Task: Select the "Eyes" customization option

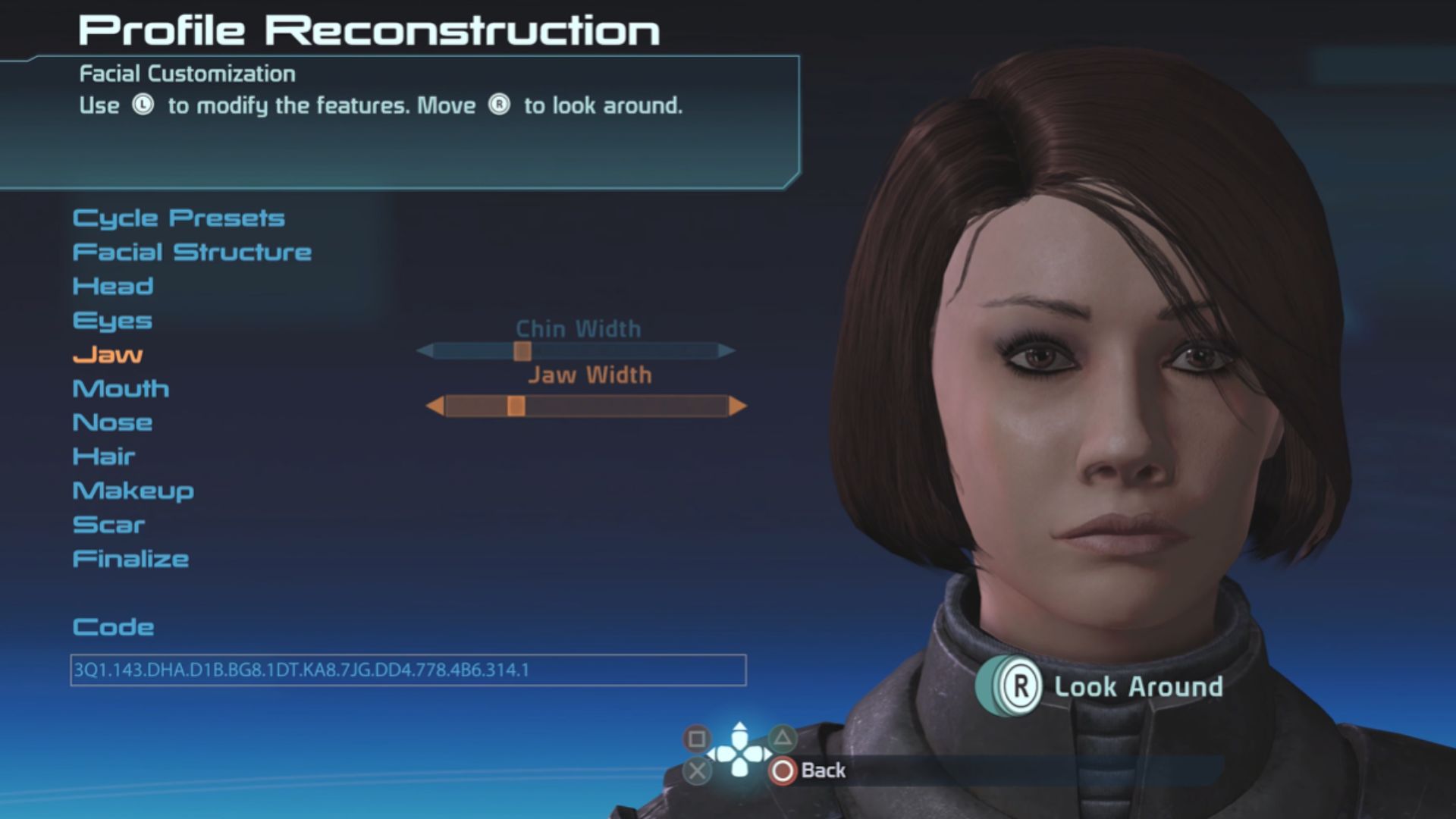Action: click(x=111, y=321)
